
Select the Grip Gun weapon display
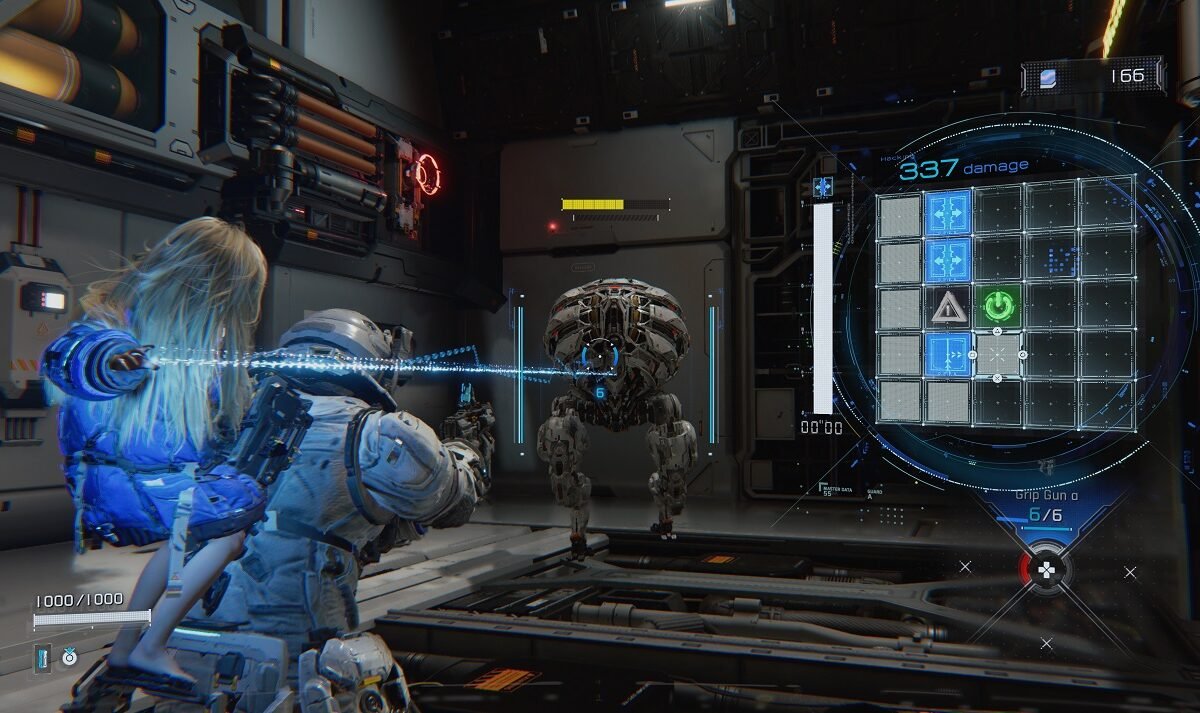[x=1040, y=508]
